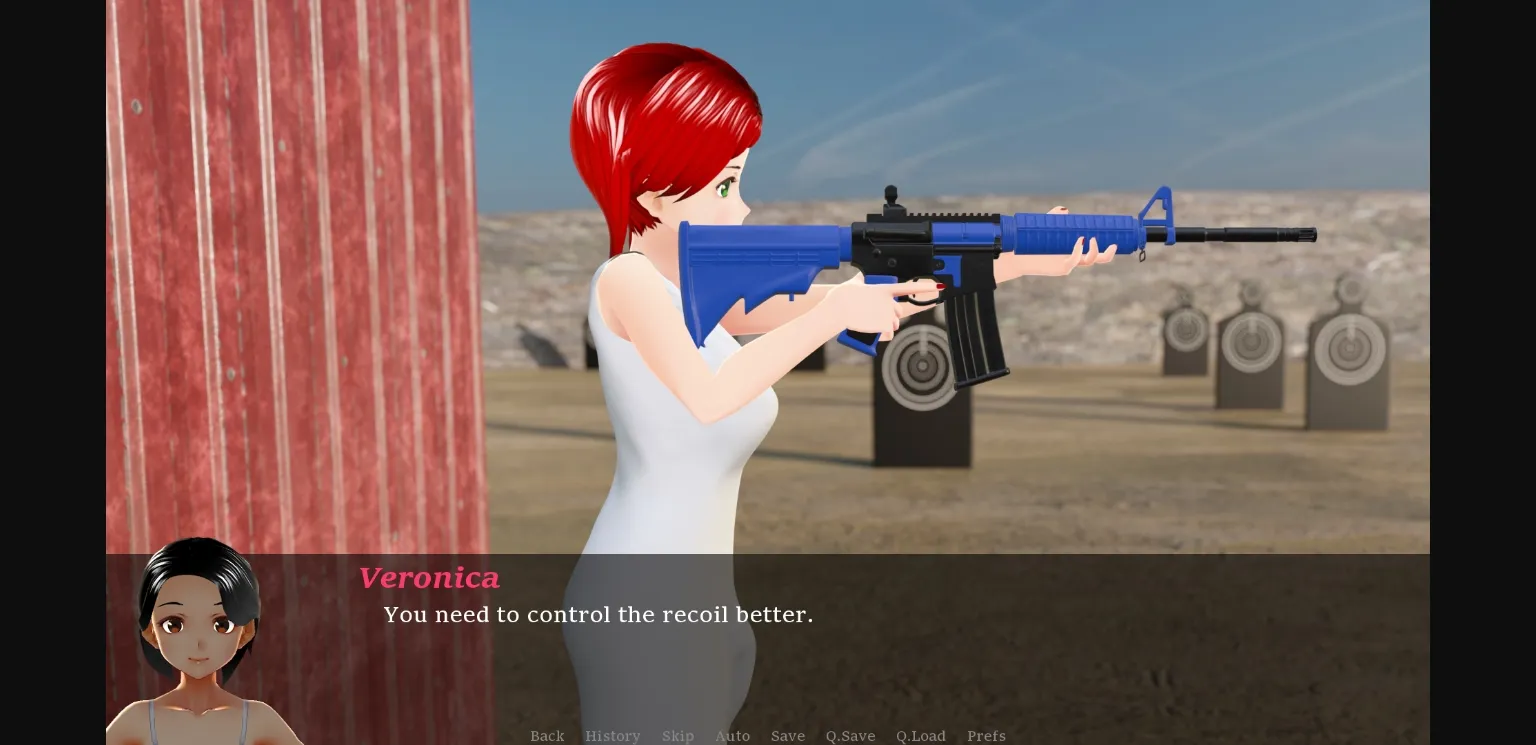Enable Skip mode
The height and width of the screenshot is (745, 1536).
[x=678, y=736]
